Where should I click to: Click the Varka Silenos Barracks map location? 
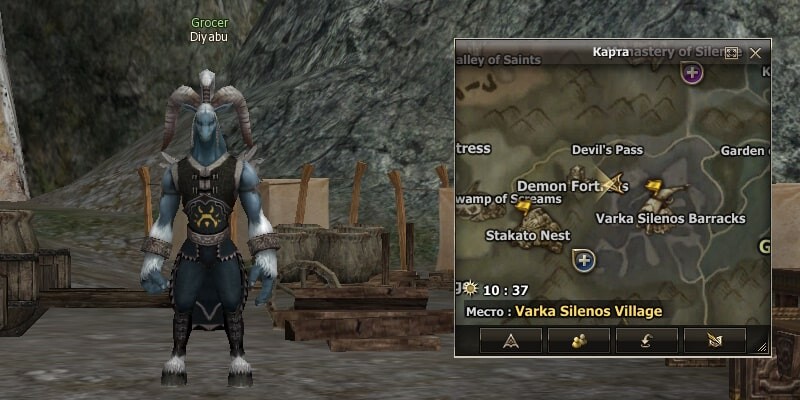pos(670,218)
